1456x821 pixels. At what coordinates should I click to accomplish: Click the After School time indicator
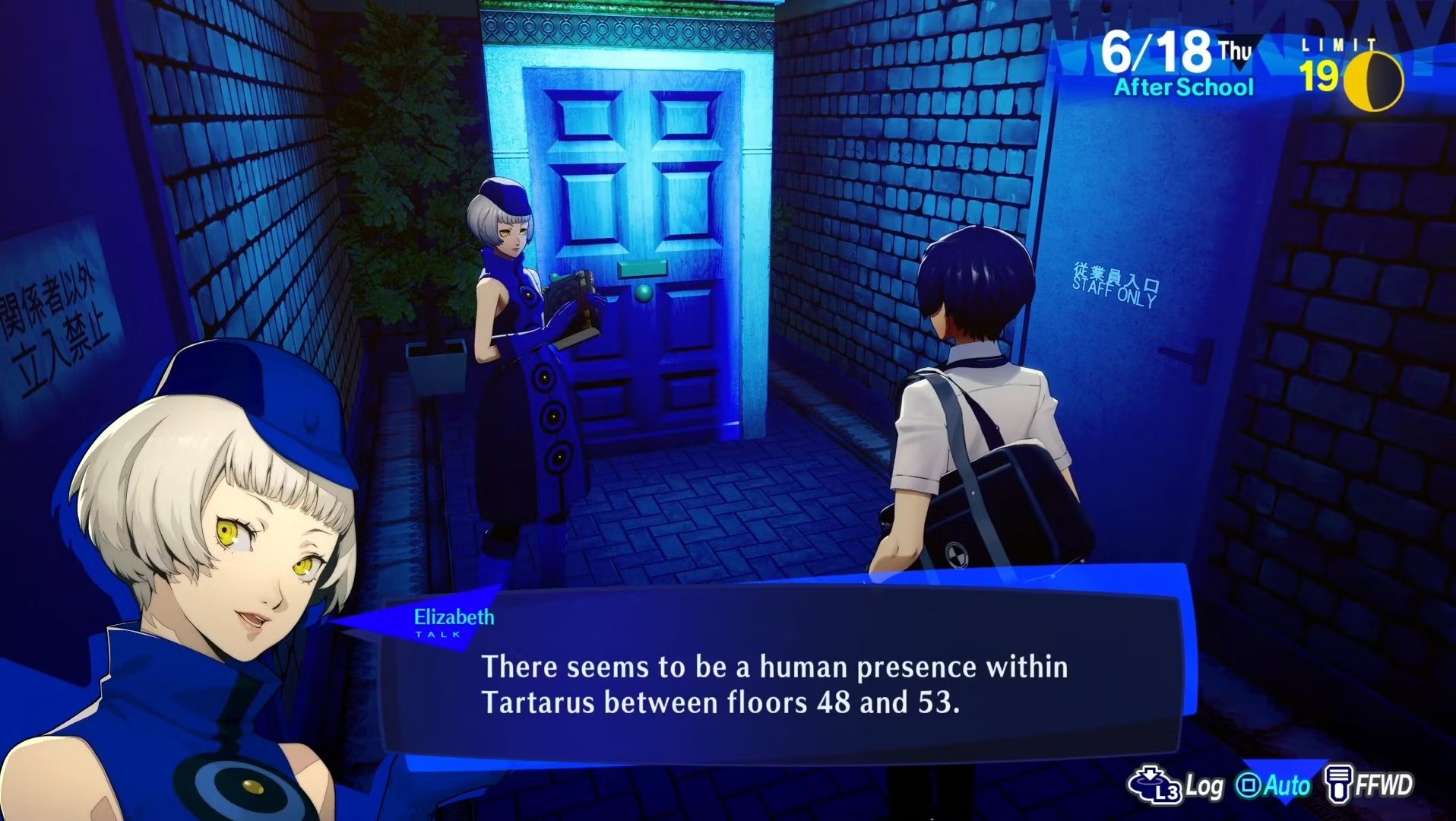tap(1182, 87)
